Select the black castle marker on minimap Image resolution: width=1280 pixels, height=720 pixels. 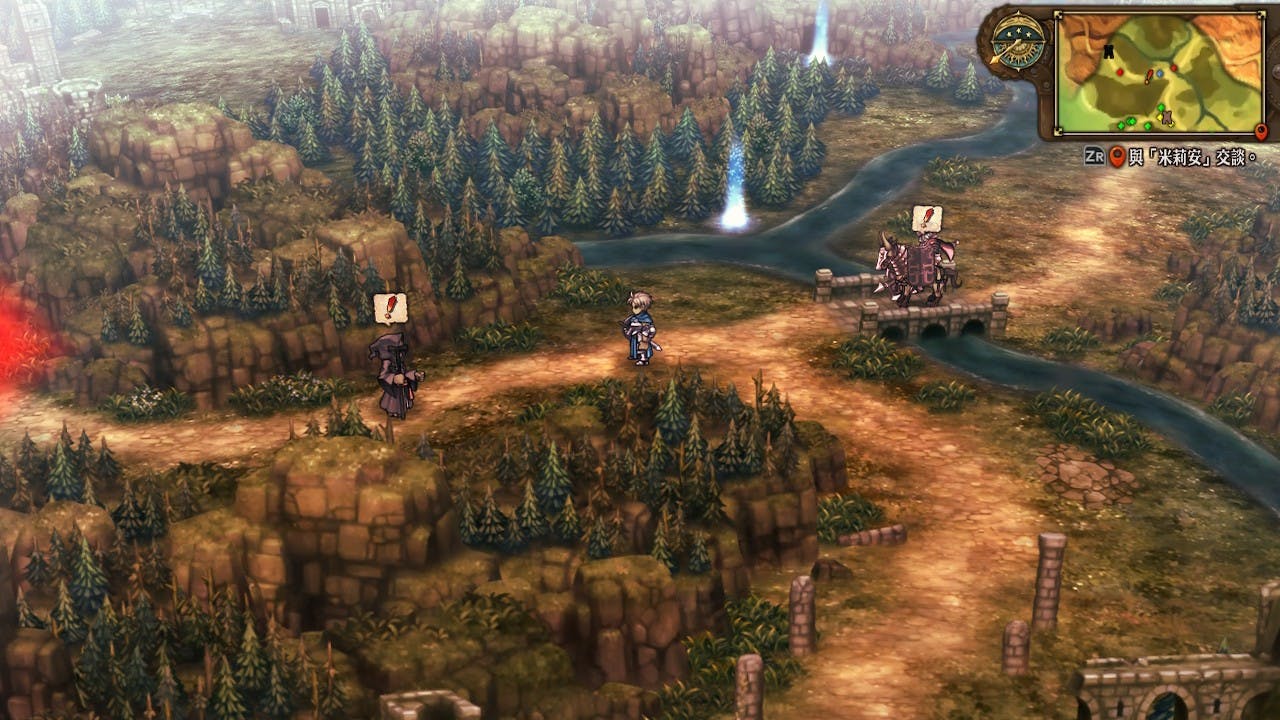click(1108, 50)
